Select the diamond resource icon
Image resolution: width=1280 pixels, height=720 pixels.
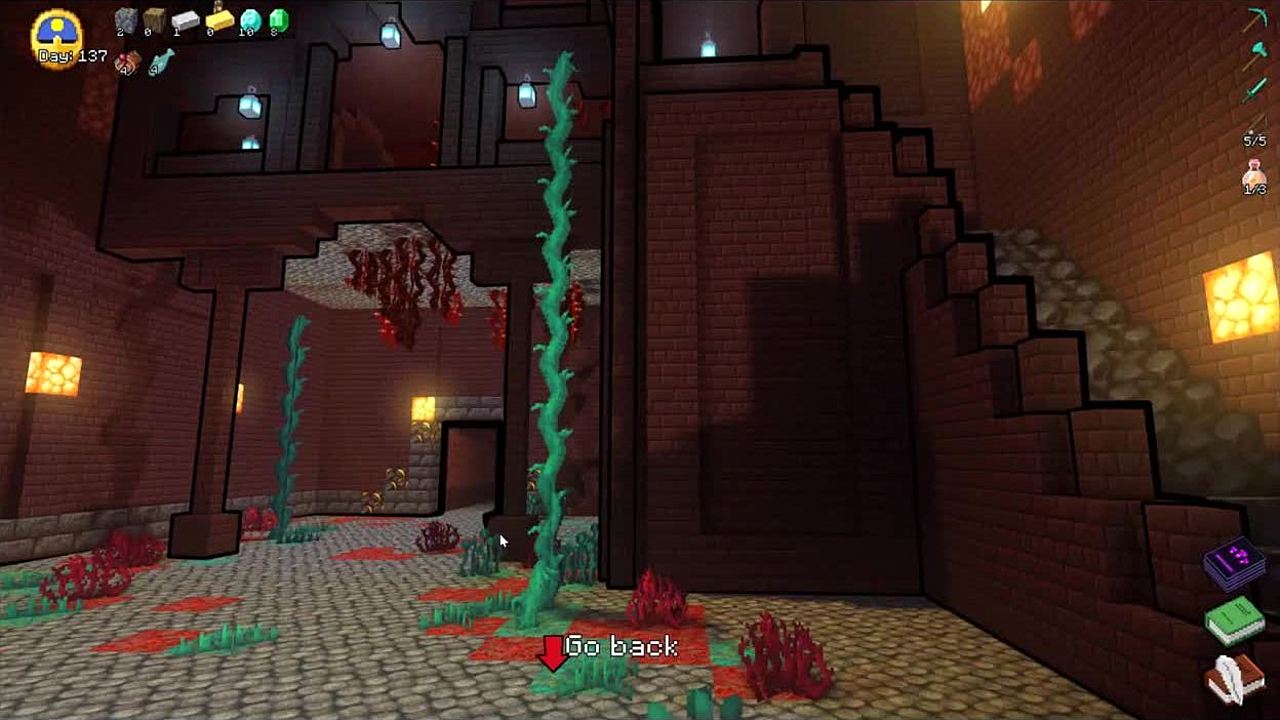click(x=250, y=20)
